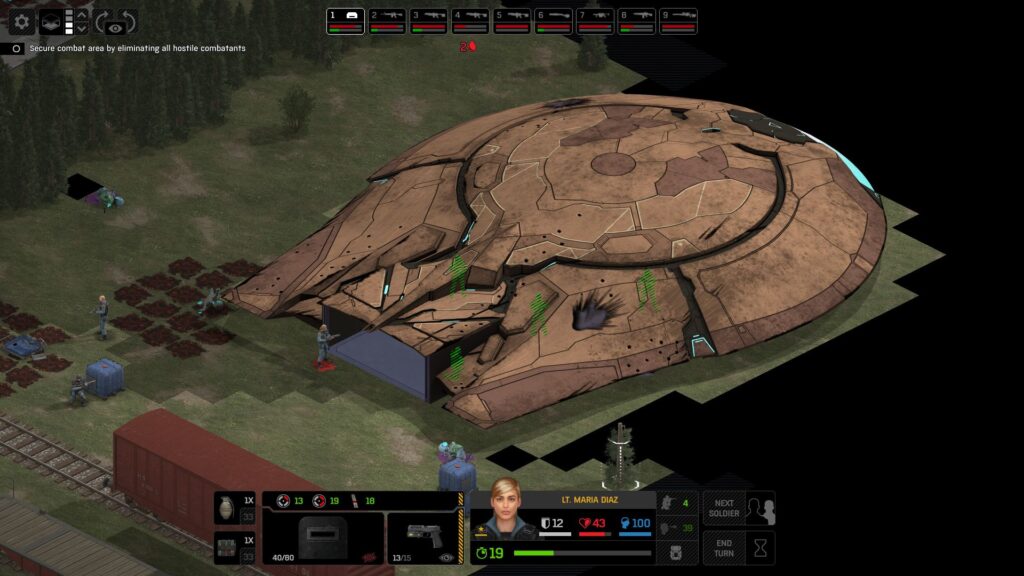Open the soldier inventory backpack button
This screenshot has height=576, width=1024.
(x=676, y=550)
